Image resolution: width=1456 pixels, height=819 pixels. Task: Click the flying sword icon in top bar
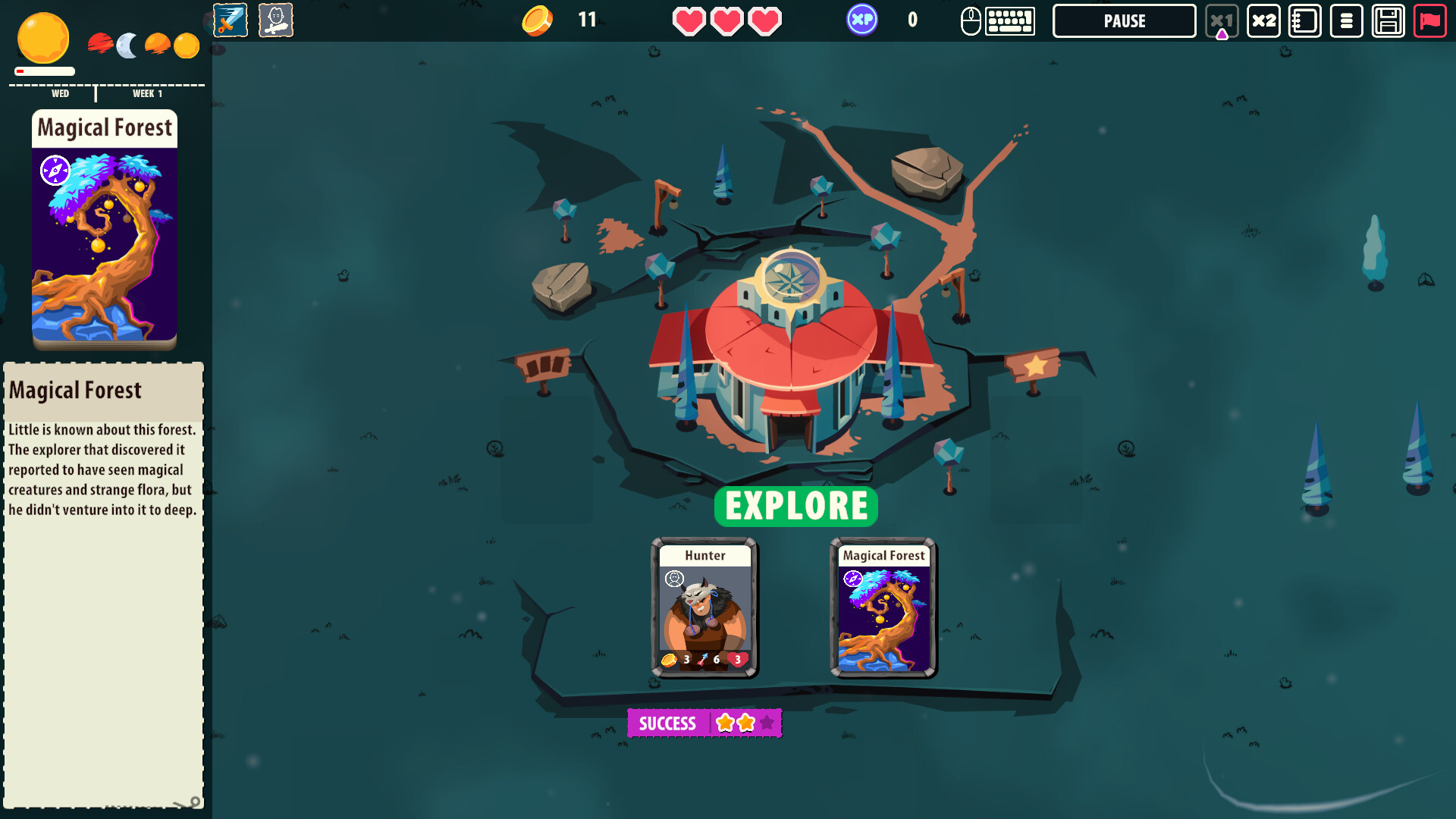click(x=231, y=20)
